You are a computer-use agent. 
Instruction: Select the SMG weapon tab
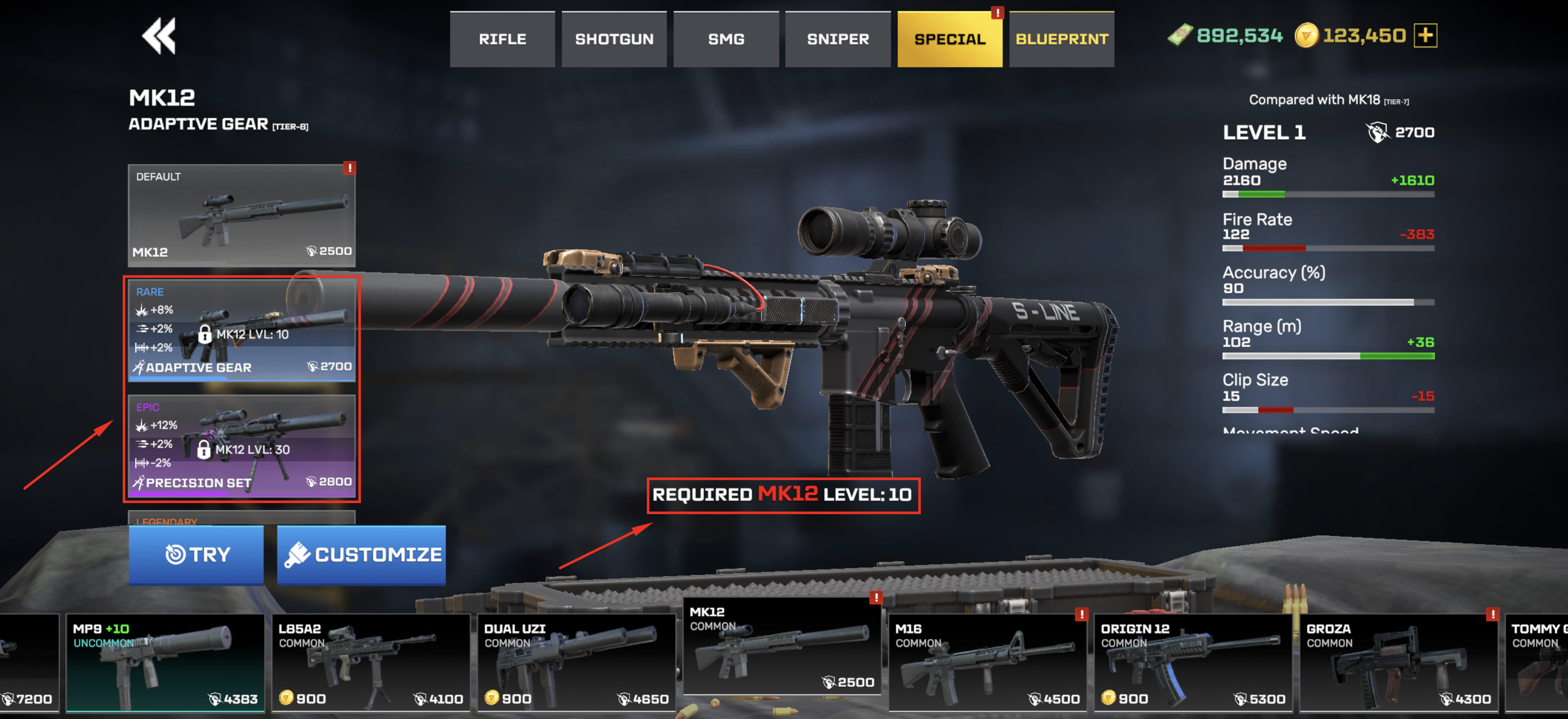click(726, 39)
